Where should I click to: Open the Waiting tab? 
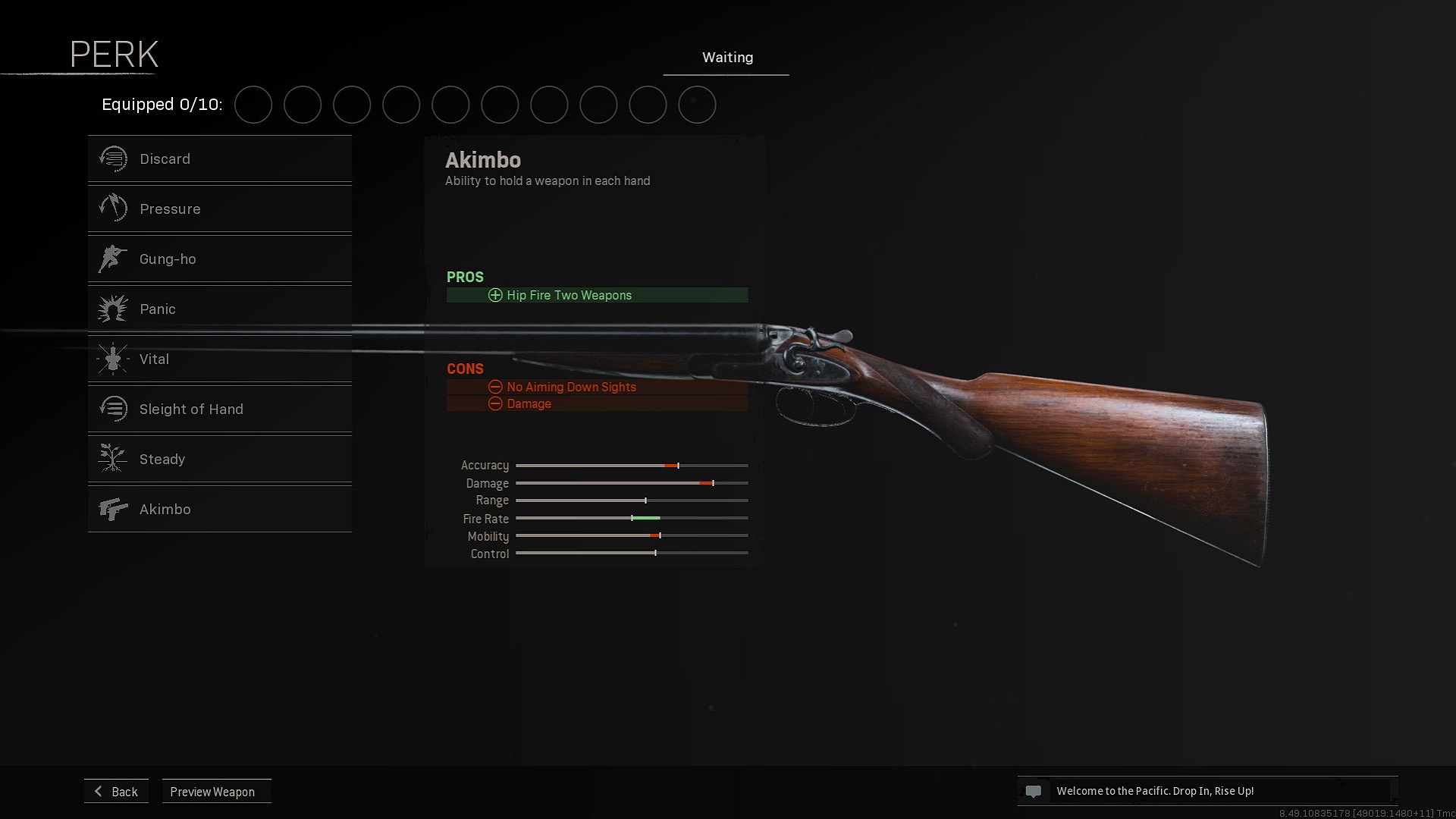click(x=726, y=58)
